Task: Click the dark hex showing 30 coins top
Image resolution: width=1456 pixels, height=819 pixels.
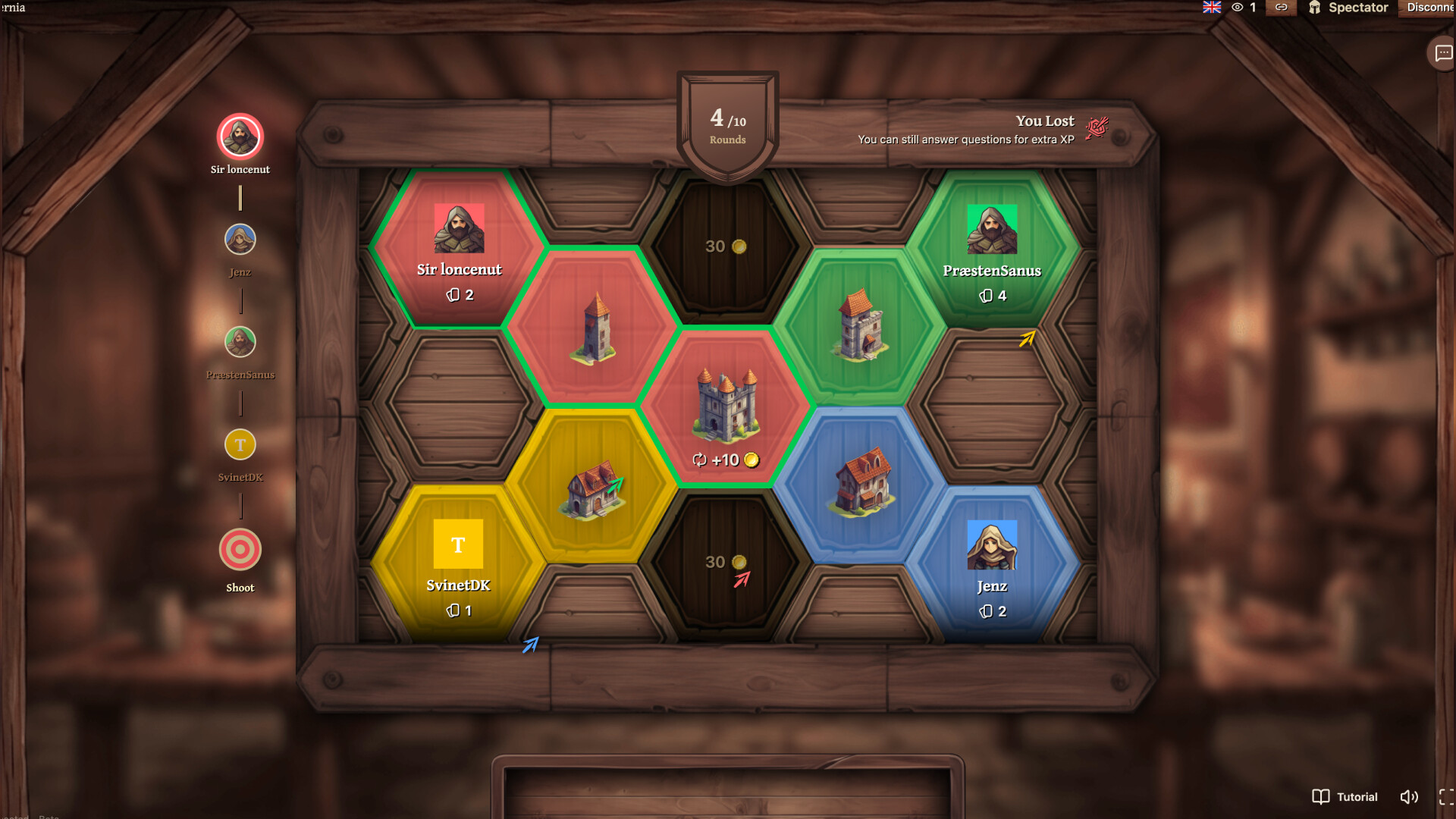Action: [x=726, y=246]
